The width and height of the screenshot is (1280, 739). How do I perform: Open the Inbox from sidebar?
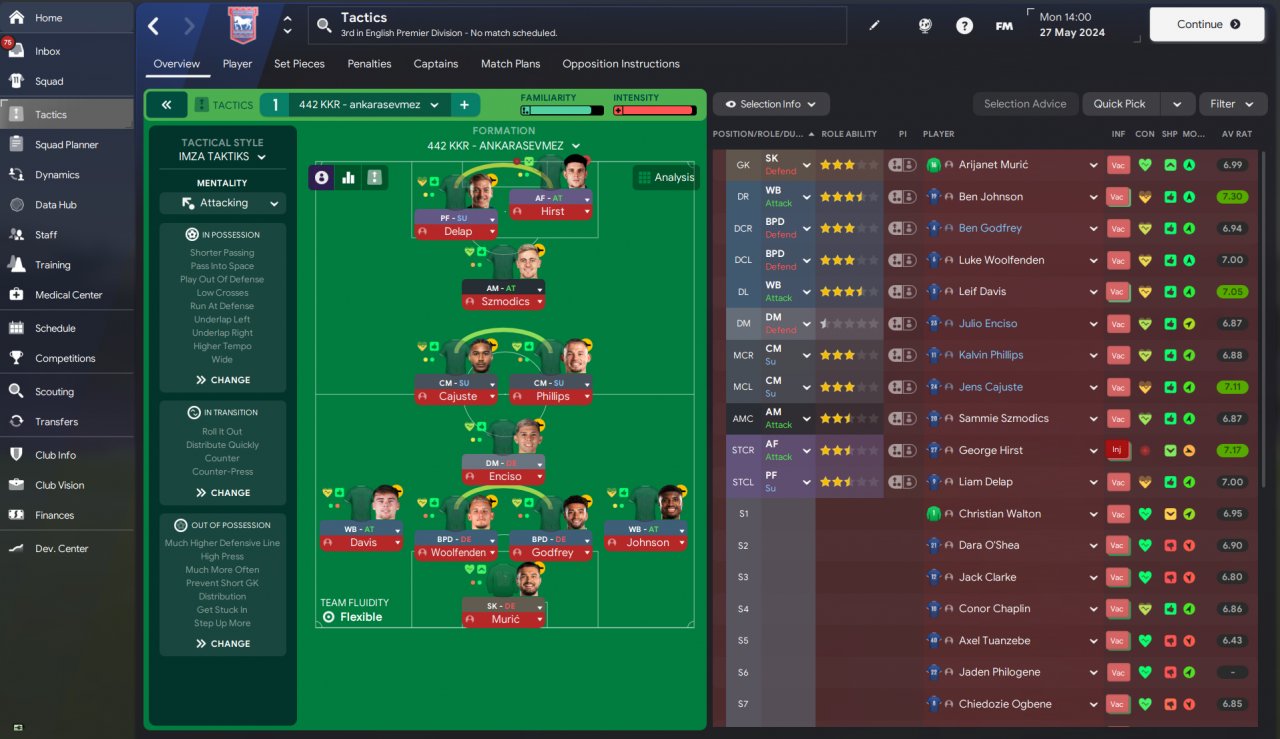pyautogui.click(x=48, y=51)
